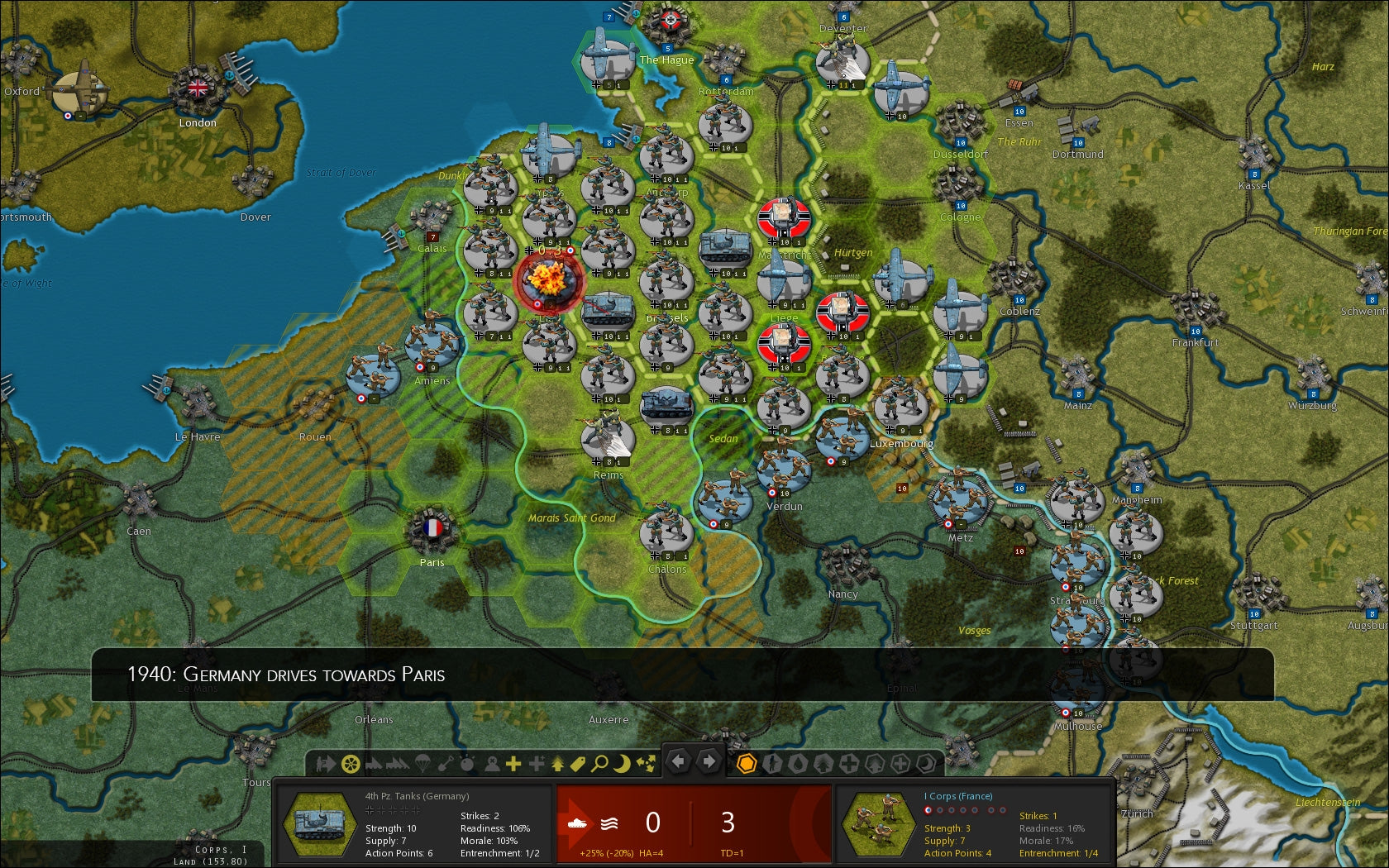Click the moon end-turn icon

pos(623,761)
